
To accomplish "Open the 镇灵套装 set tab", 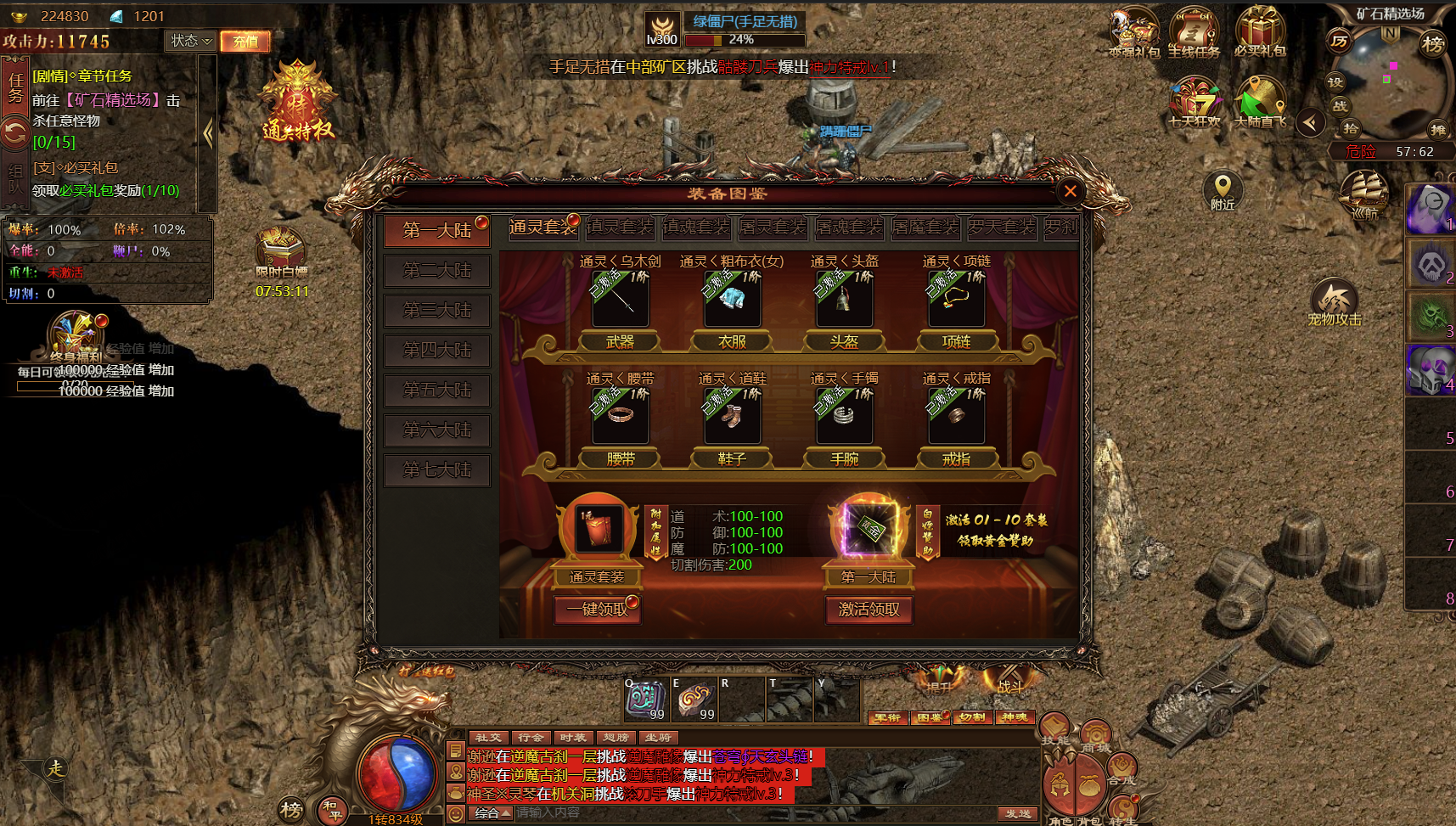I will 620,228.
